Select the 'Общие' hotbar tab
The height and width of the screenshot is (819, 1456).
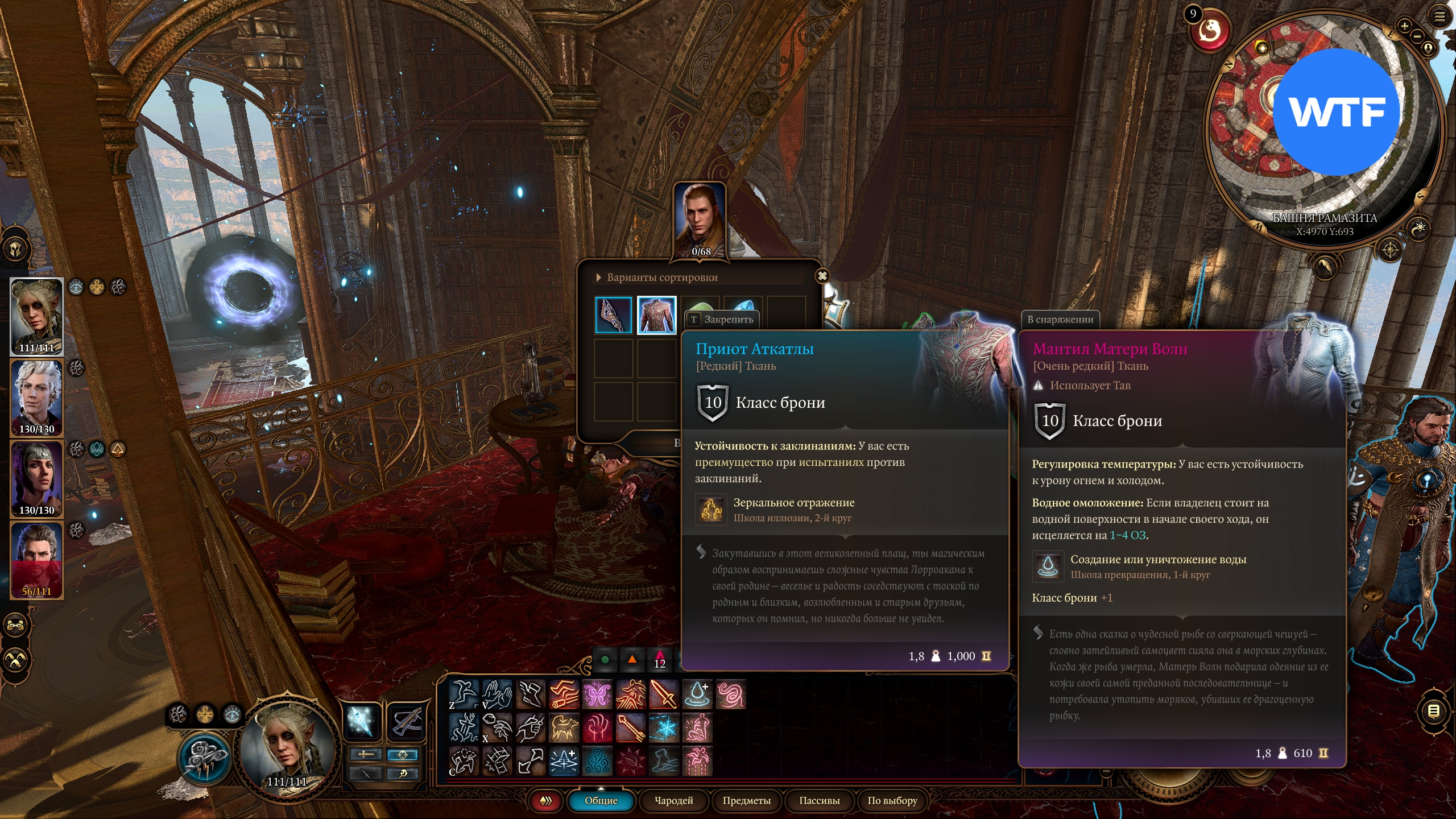tap(601, 801)
